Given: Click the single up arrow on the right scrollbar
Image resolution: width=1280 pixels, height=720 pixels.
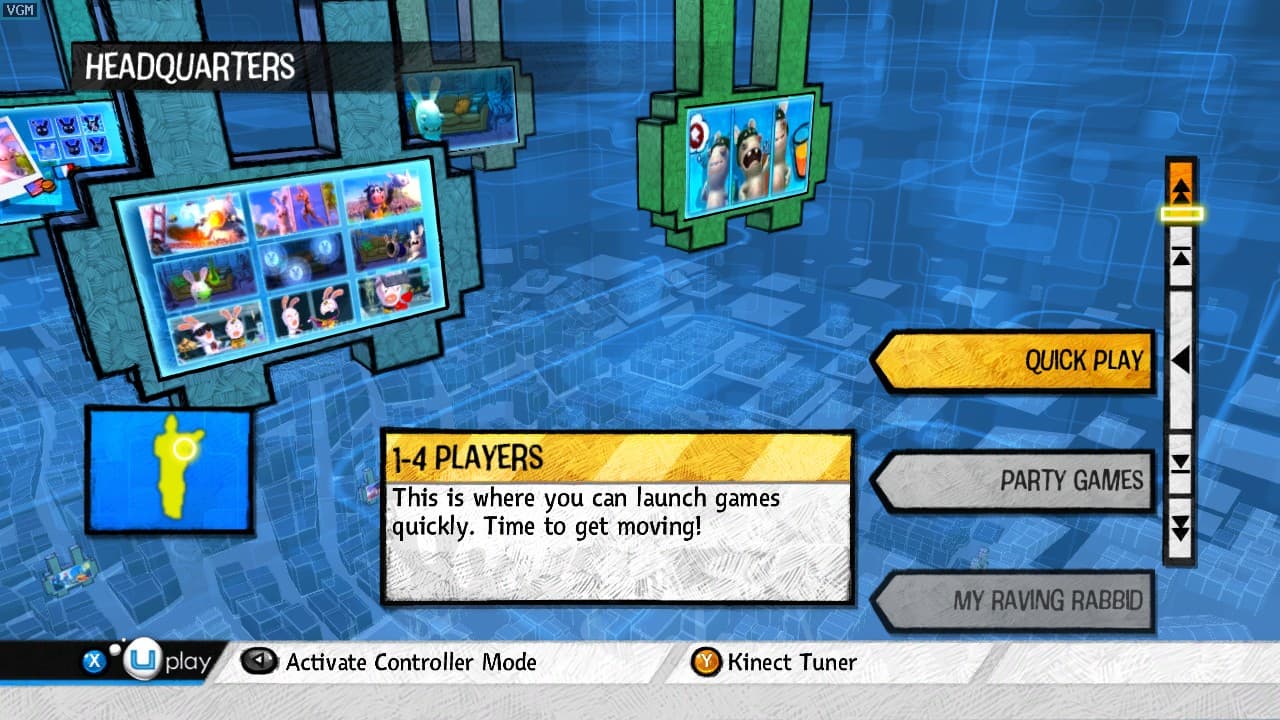Looking at the screenshot, I should tap(1182, 258).
